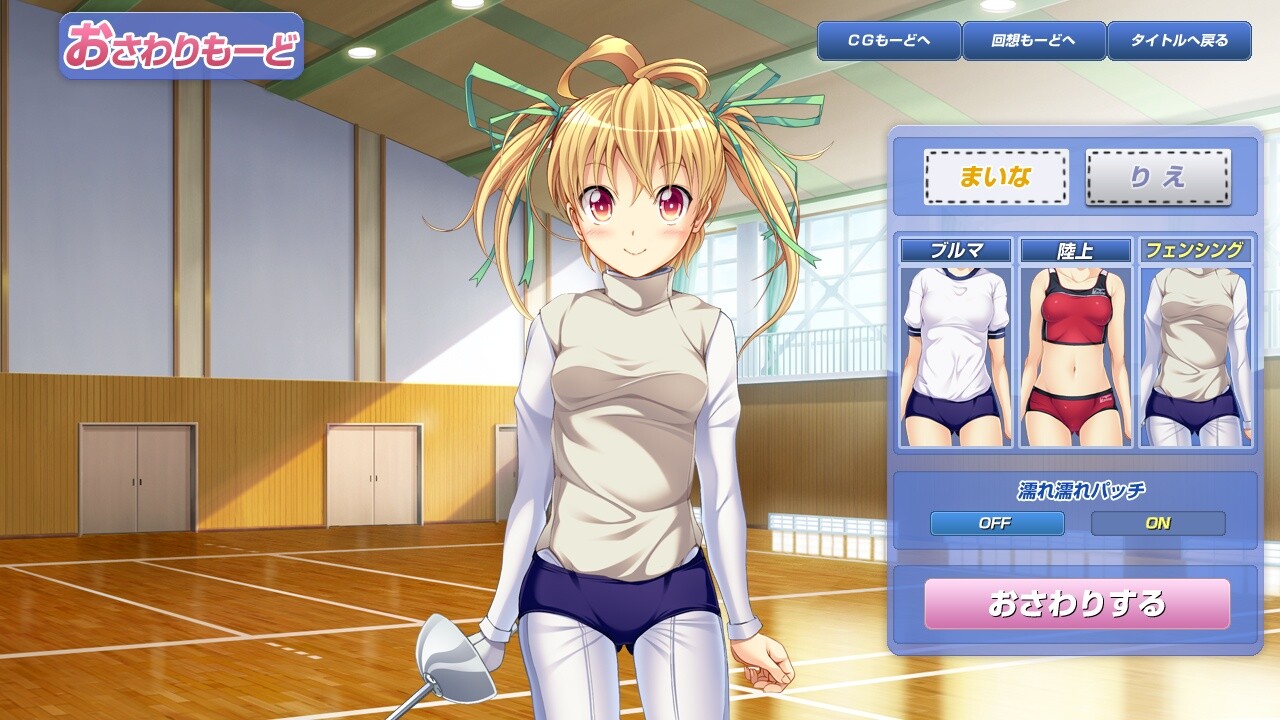This screenshot has height=720, width=1280.
Task: Click the pink おさわりする button
Action: click(x=1077, y=604)
